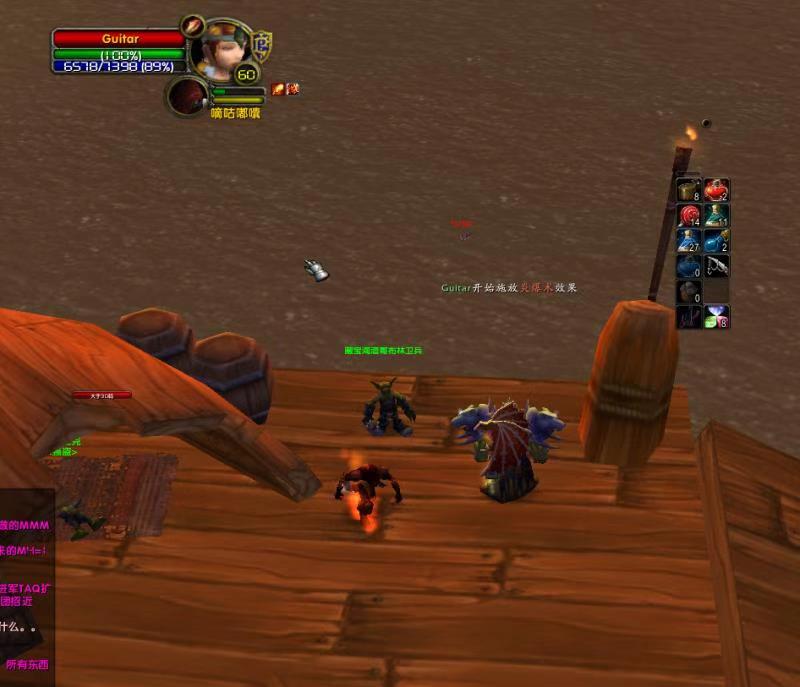Click the PvP faction shield icon

click(x=264, y=45)
